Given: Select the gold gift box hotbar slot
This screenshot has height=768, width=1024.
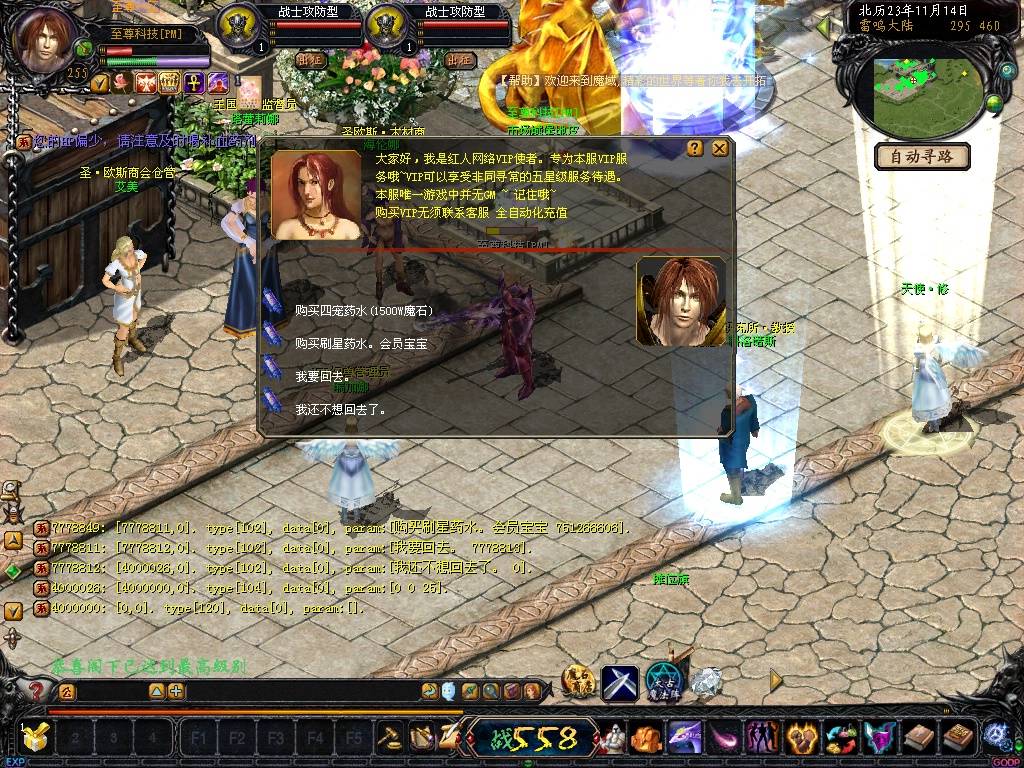Looking at the screenshot, I should [x=36, y=738].
